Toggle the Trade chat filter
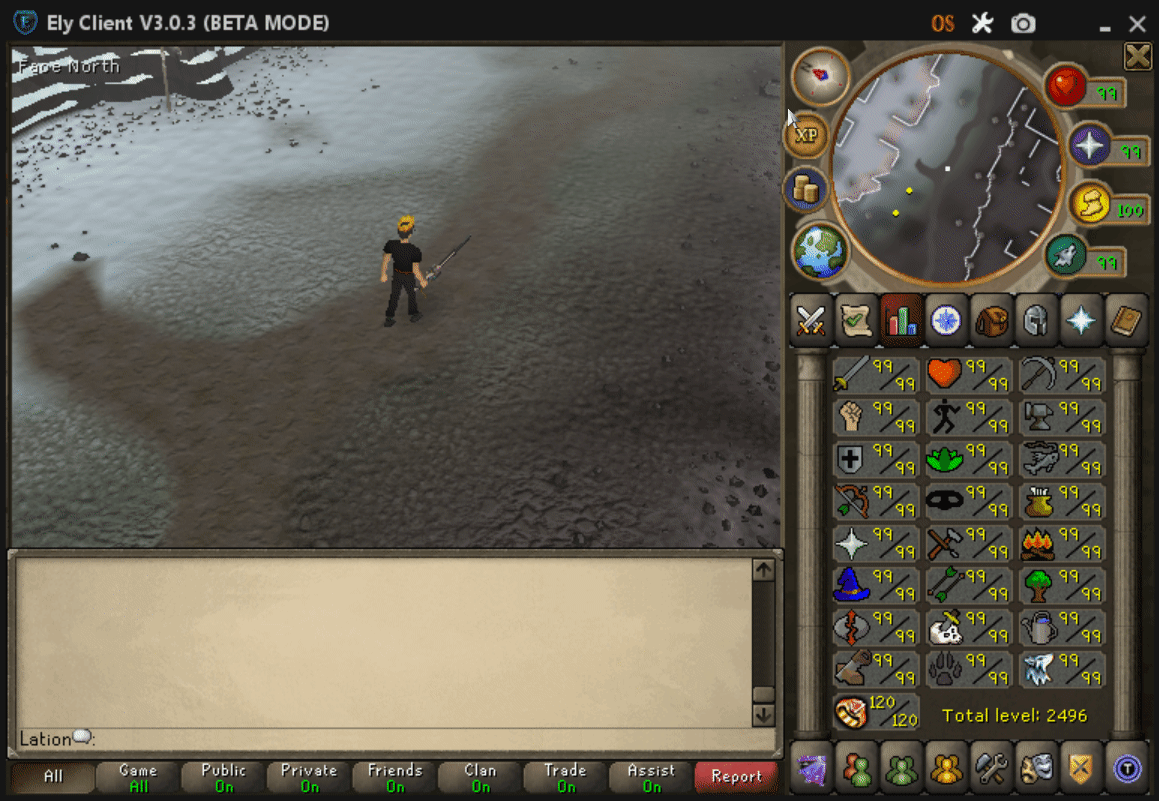 (x=565, y=777)
